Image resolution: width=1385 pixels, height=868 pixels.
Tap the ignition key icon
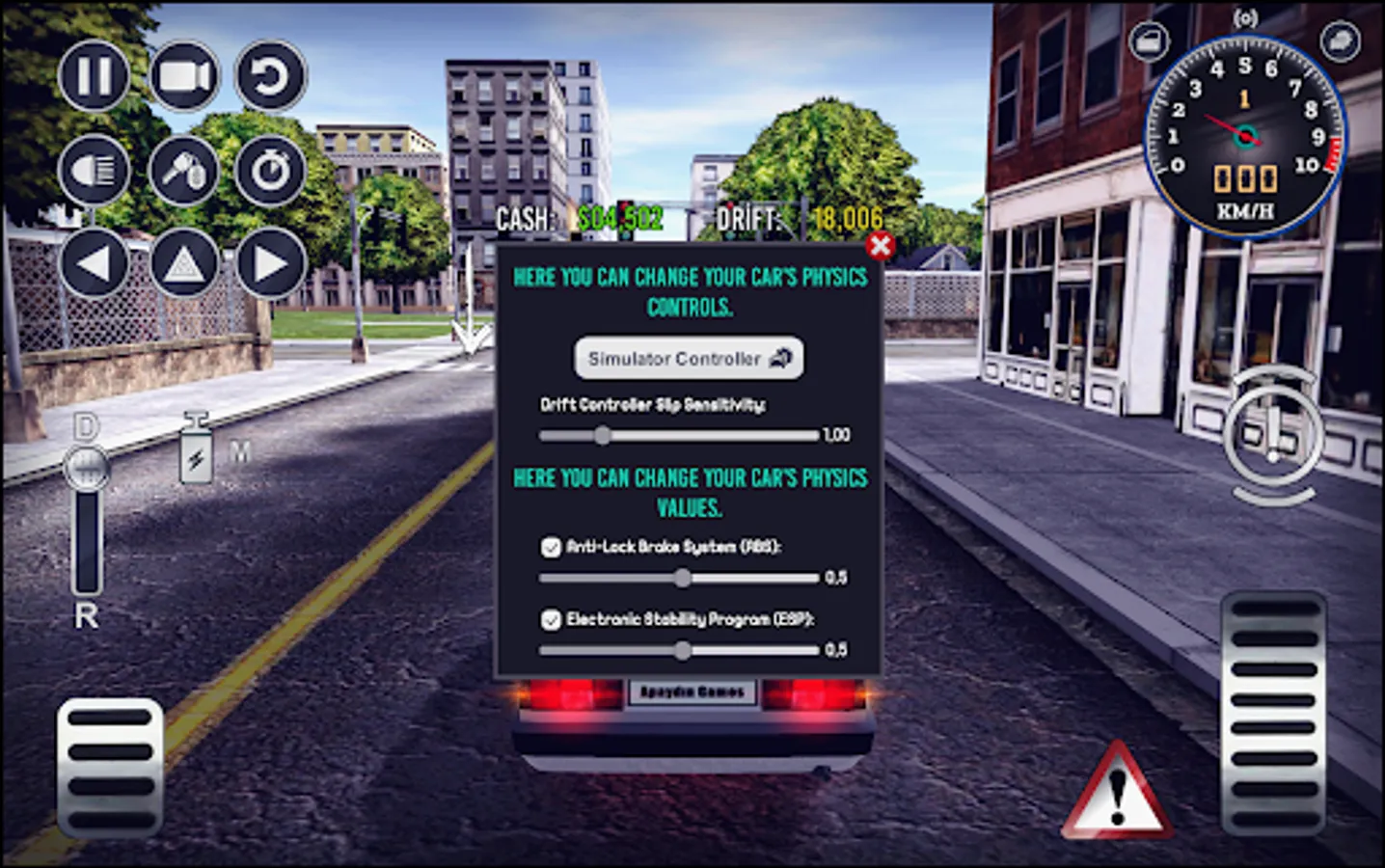[x=183, y=170]
